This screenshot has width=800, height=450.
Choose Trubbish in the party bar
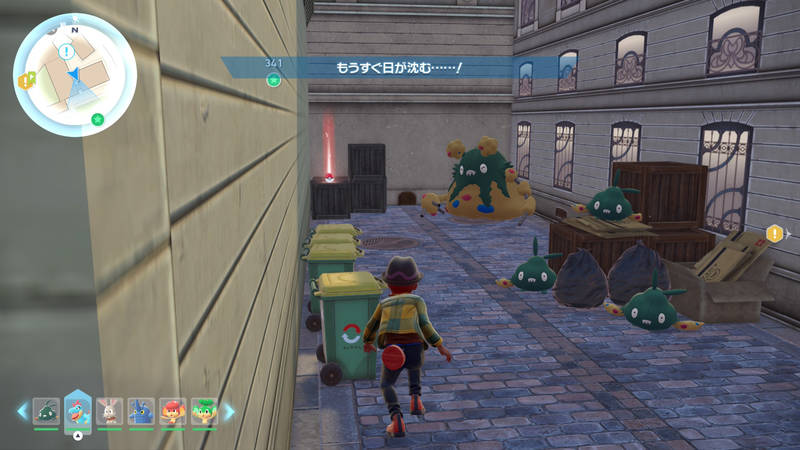pos(46,411)
